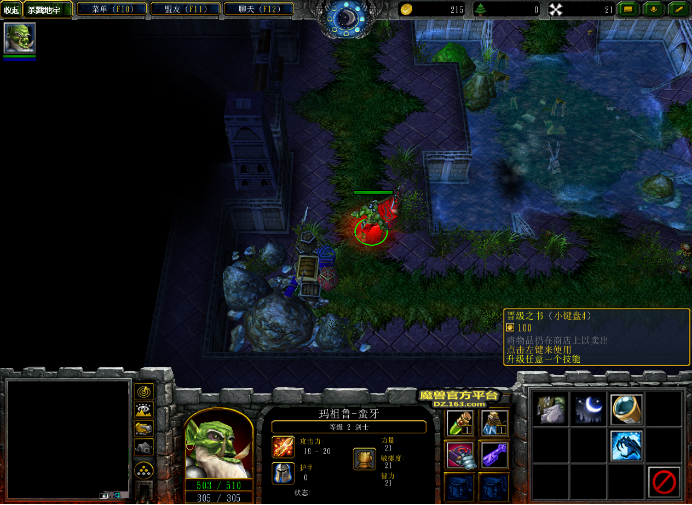The image size is (692, 505).
Task: Click the red cancel button
Action: point(663,482)
